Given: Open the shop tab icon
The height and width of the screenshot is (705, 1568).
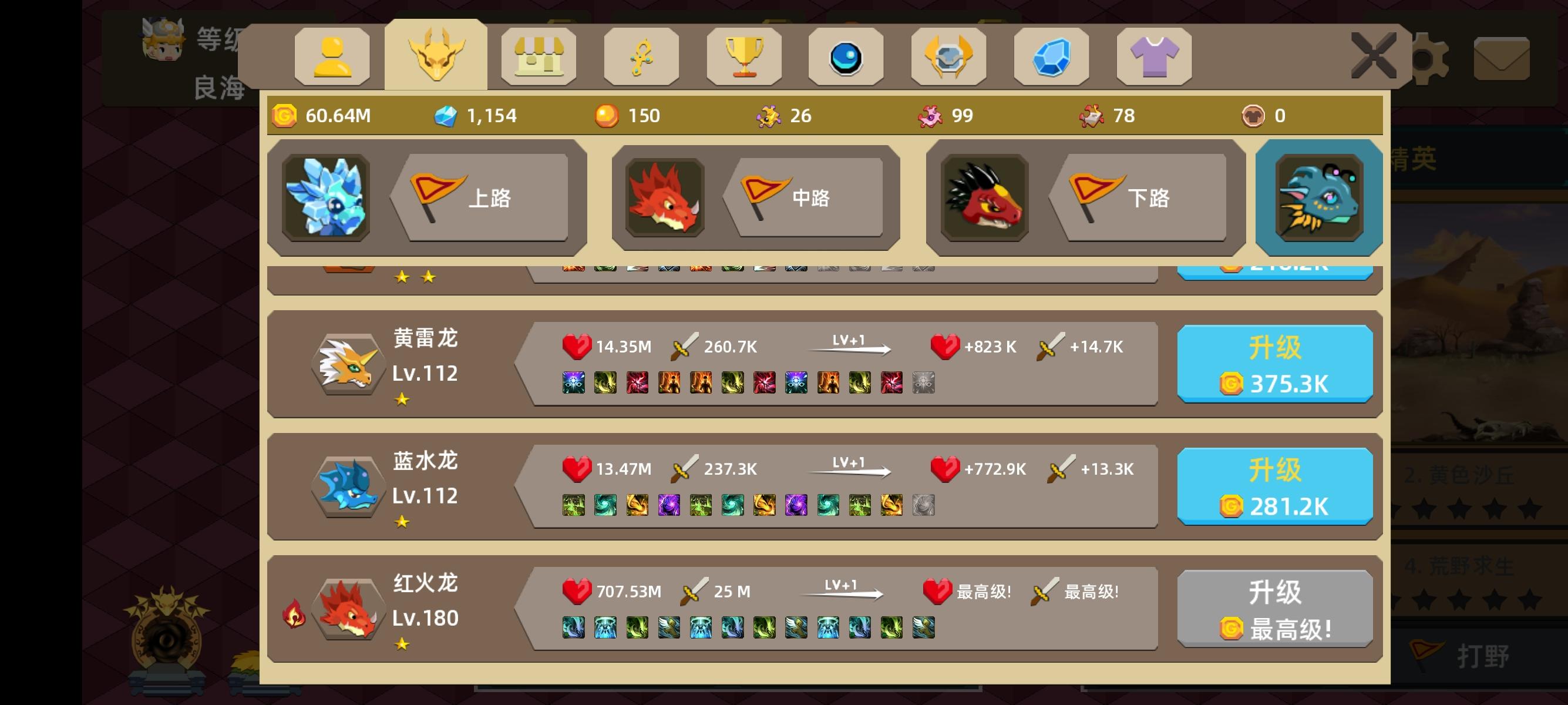Looking at the screenshot, I should pos(539,56).
